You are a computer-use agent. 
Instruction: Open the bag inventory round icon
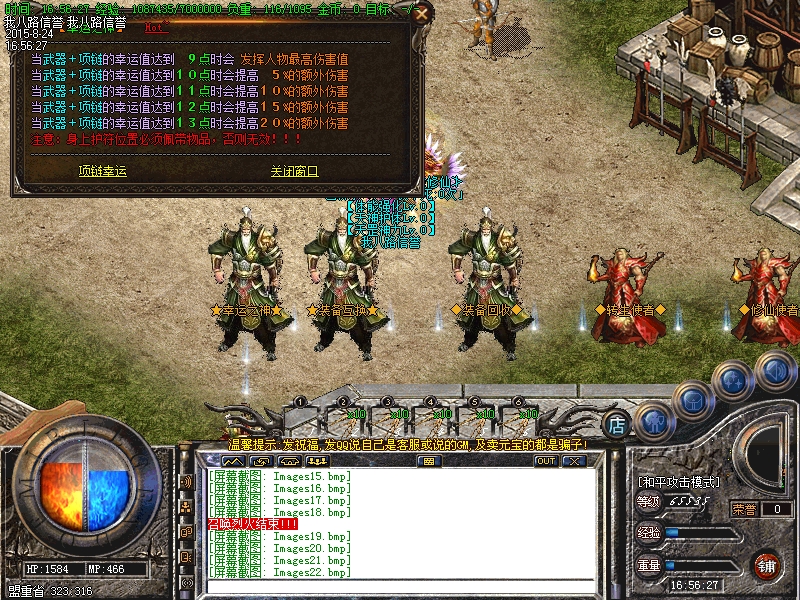[x=693, y=400]
